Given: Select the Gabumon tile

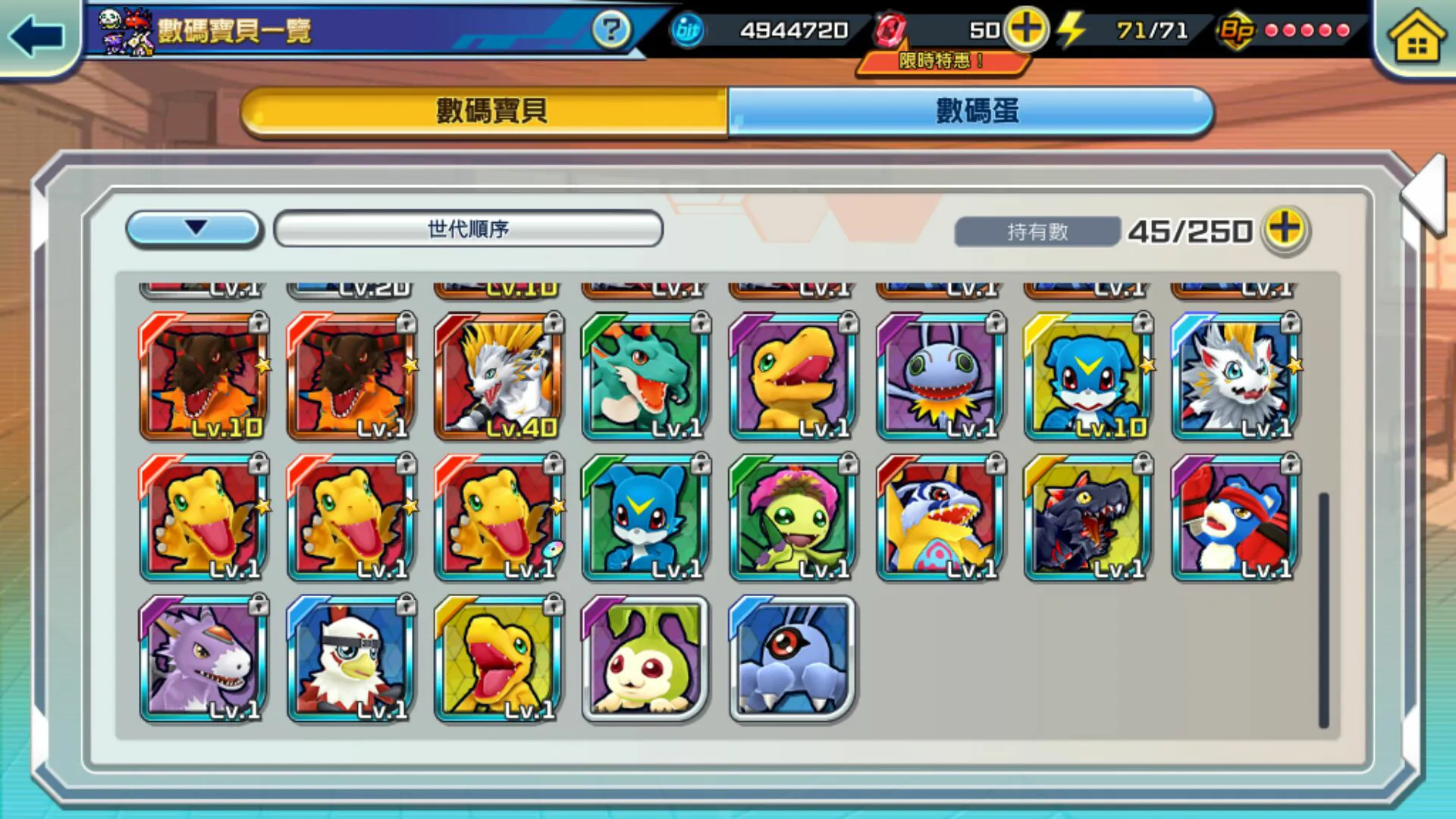Looking at the screenshot, I should coord(940,517).
